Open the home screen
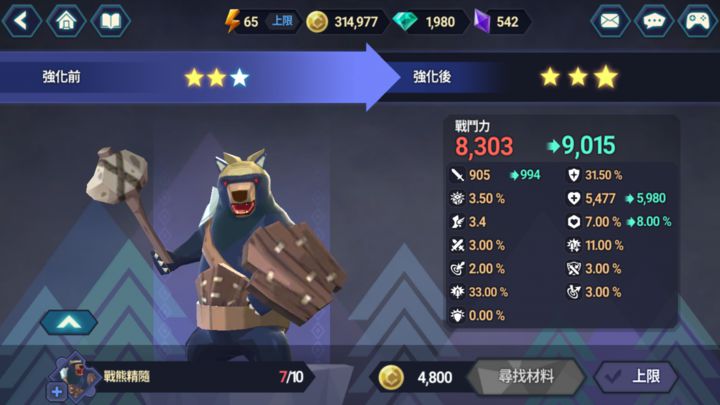Viewport: 720px width, 405px height. click(66, 20)
